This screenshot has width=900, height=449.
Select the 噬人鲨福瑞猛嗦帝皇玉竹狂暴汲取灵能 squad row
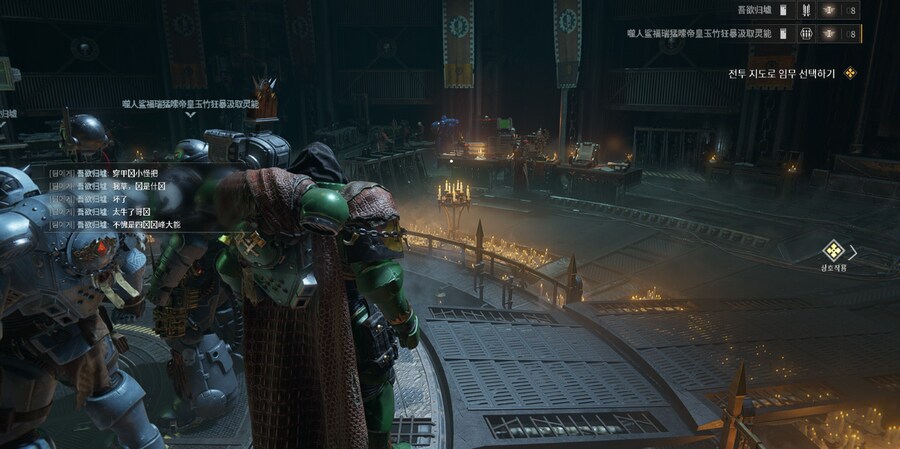pos(700,33)
